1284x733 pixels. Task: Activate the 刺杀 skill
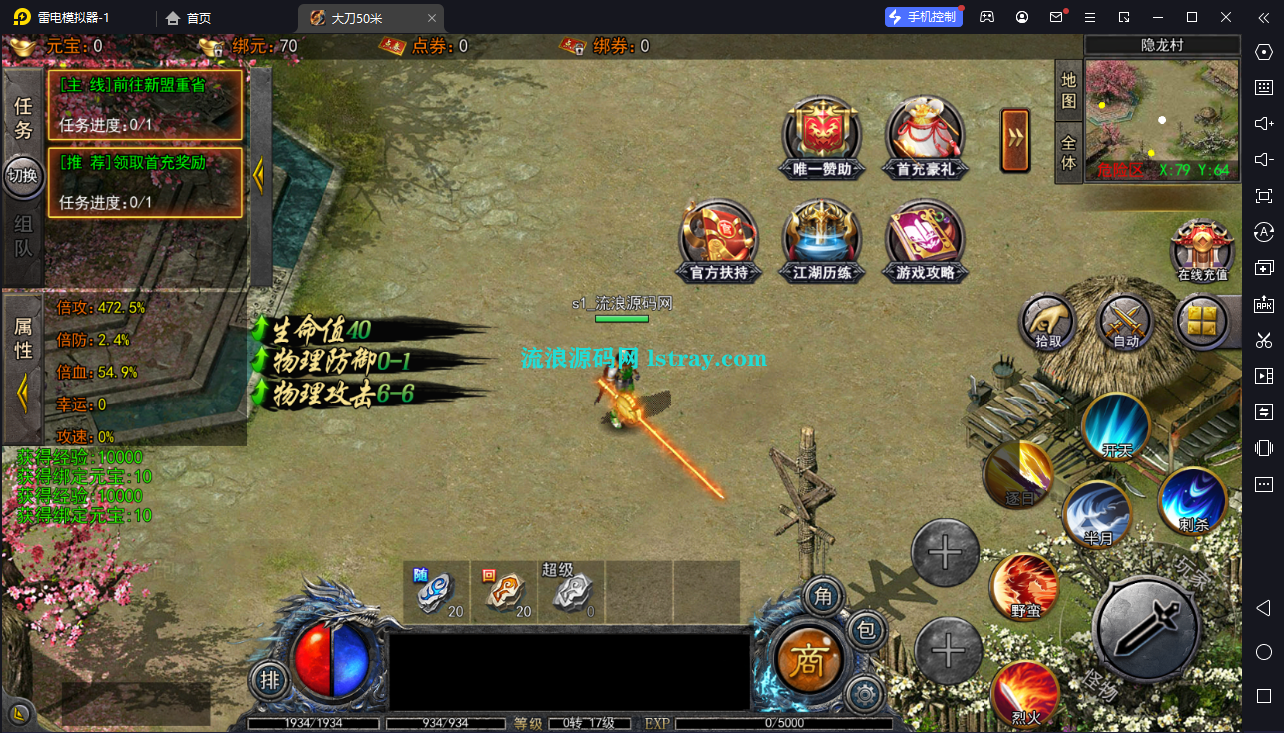(x=1193, y=500)
